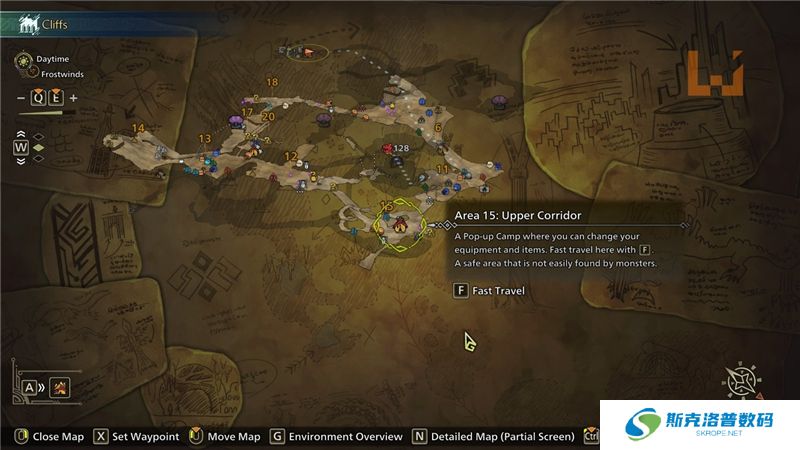This screenshot has height=450, width=800.
Task: Go up one map layer
Action: (x=22, y=135)
